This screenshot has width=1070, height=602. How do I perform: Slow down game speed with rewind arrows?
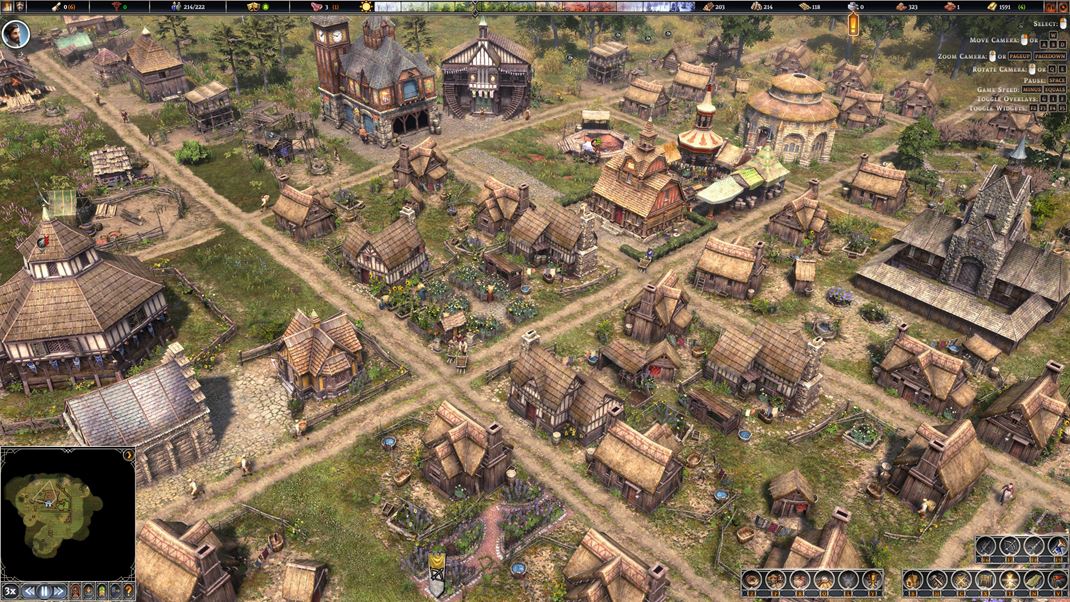click(x=29, y=591)
